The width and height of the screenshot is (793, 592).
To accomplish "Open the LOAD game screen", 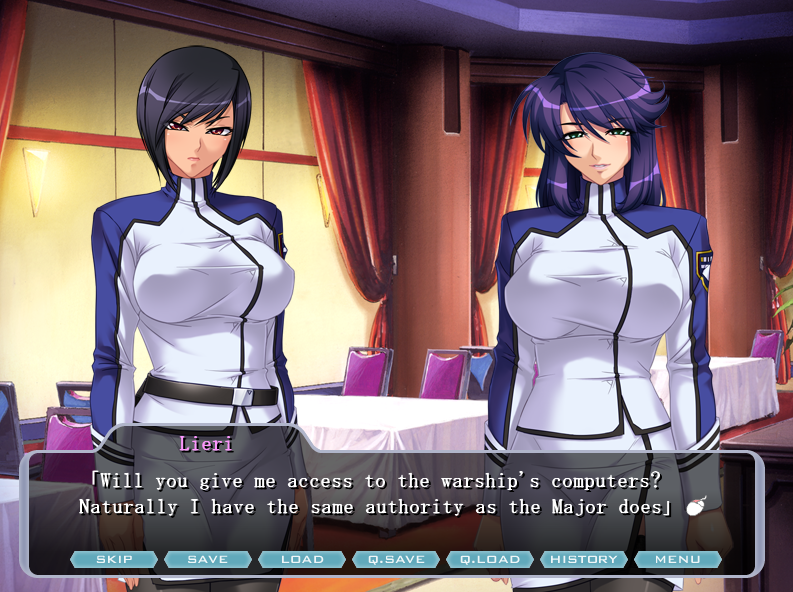I will 302,559.
